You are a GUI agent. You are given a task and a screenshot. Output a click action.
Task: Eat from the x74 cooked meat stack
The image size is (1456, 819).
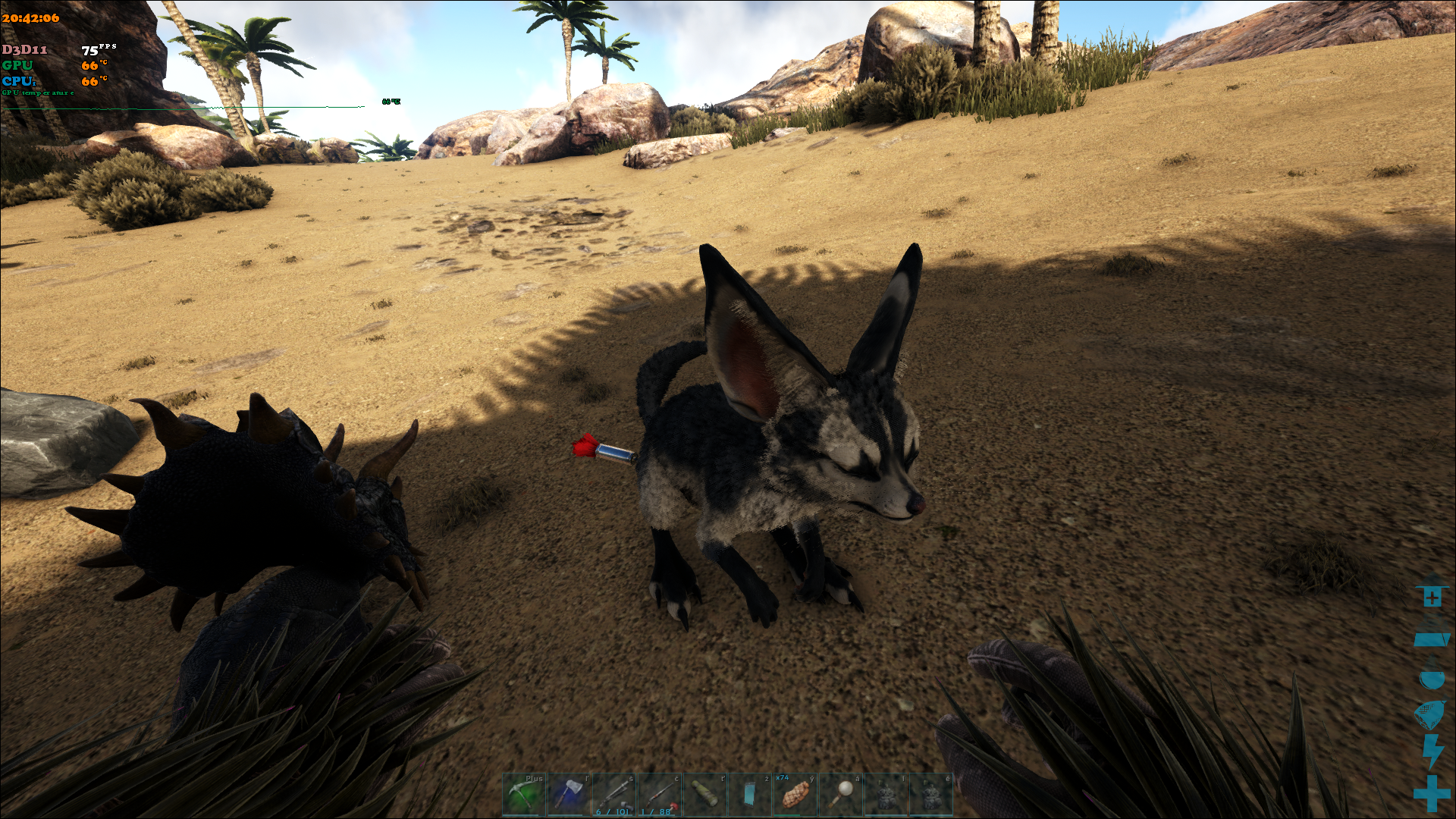pyautogui.click(x=795, y=794)
